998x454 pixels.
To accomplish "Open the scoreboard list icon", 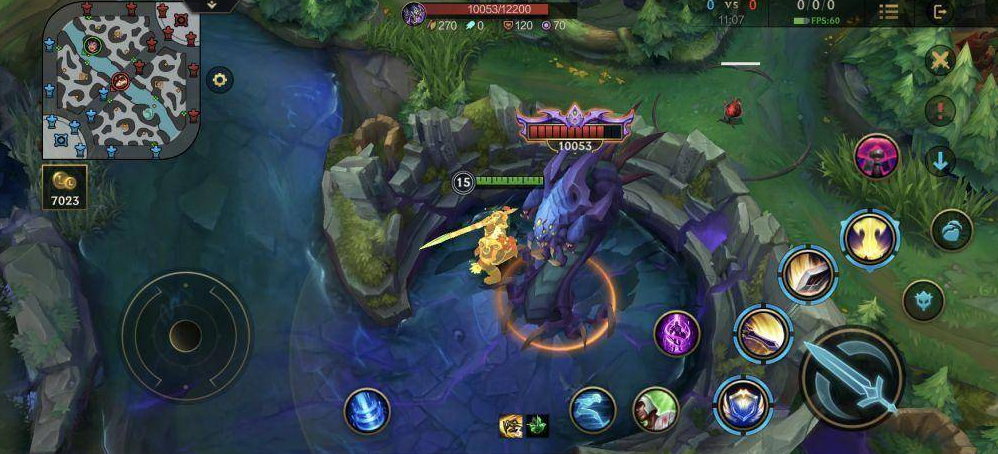I will click(888, 12).
